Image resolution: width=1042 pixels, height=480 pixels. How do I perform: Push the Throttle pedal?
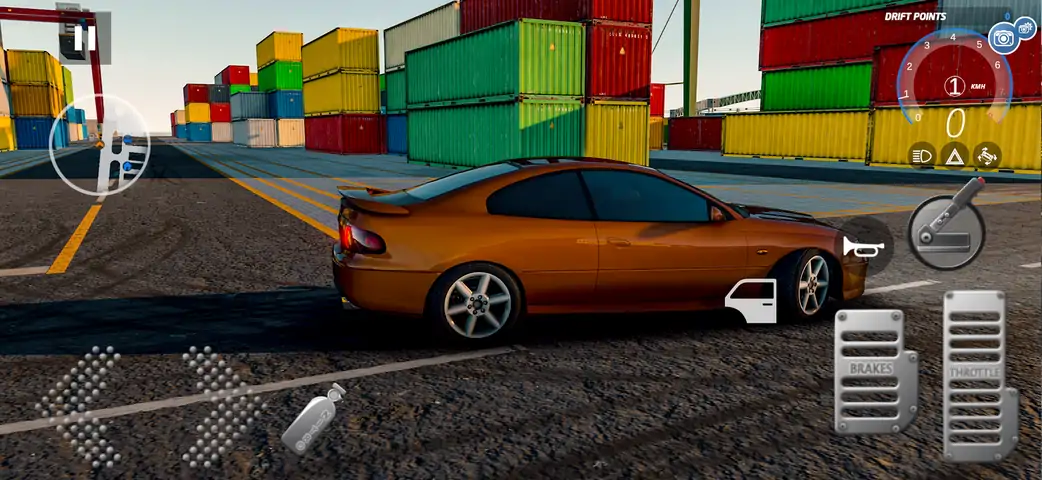pos(978,374)
